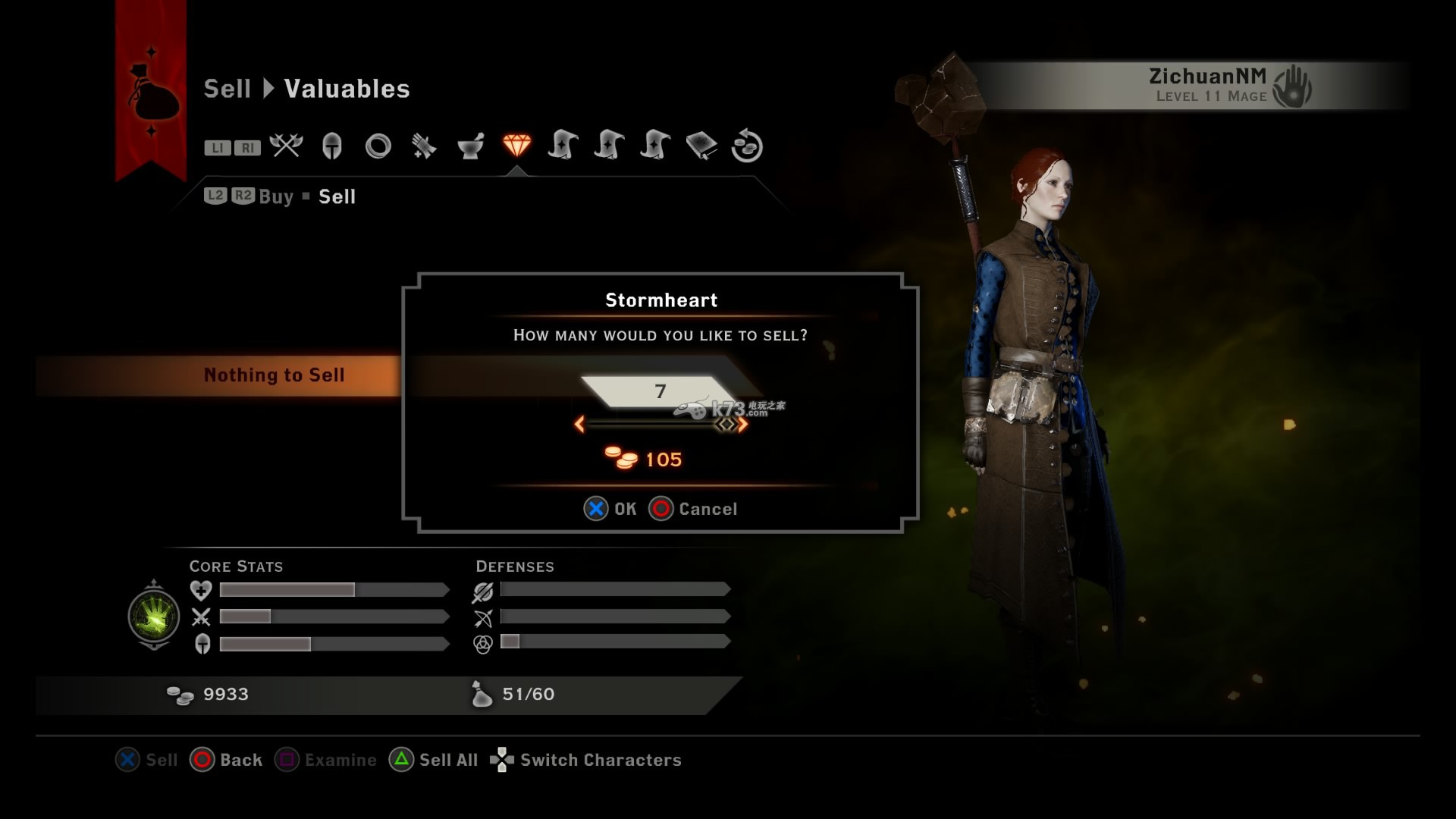
Task: Select the ring accessories category
Action: (378, 146)
